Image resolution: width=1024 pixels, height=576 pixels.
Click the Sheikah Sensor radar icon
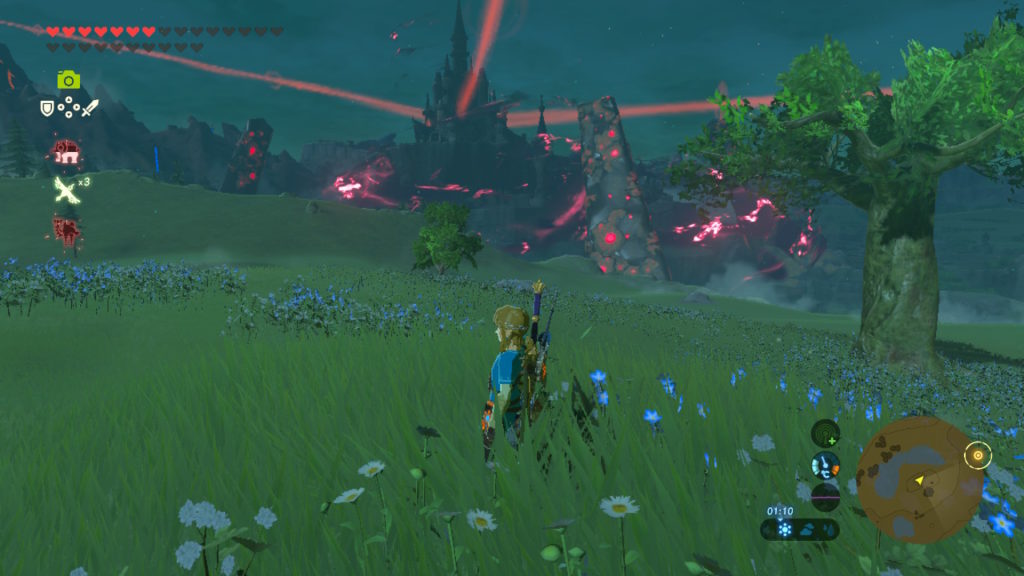click(825, 433)
